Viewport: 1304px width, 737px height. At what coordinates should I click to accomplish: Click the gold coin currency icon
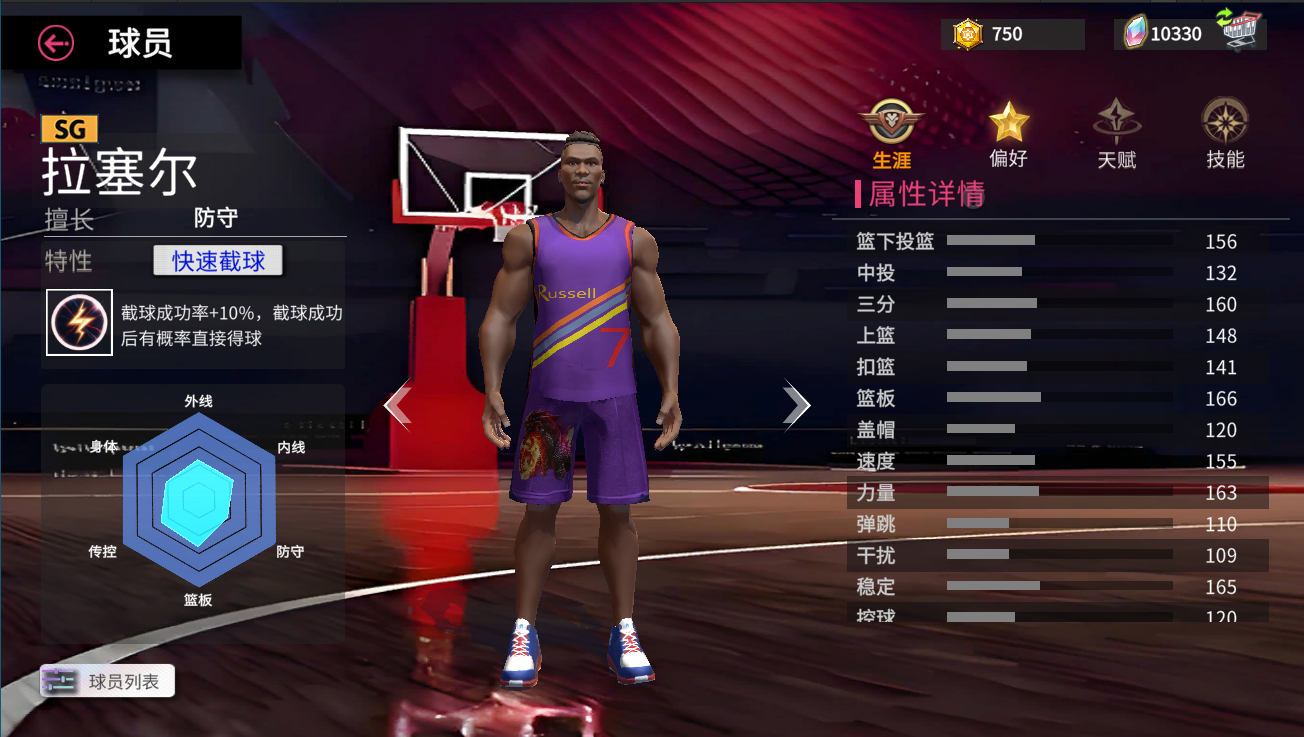[x=968, y=34]
